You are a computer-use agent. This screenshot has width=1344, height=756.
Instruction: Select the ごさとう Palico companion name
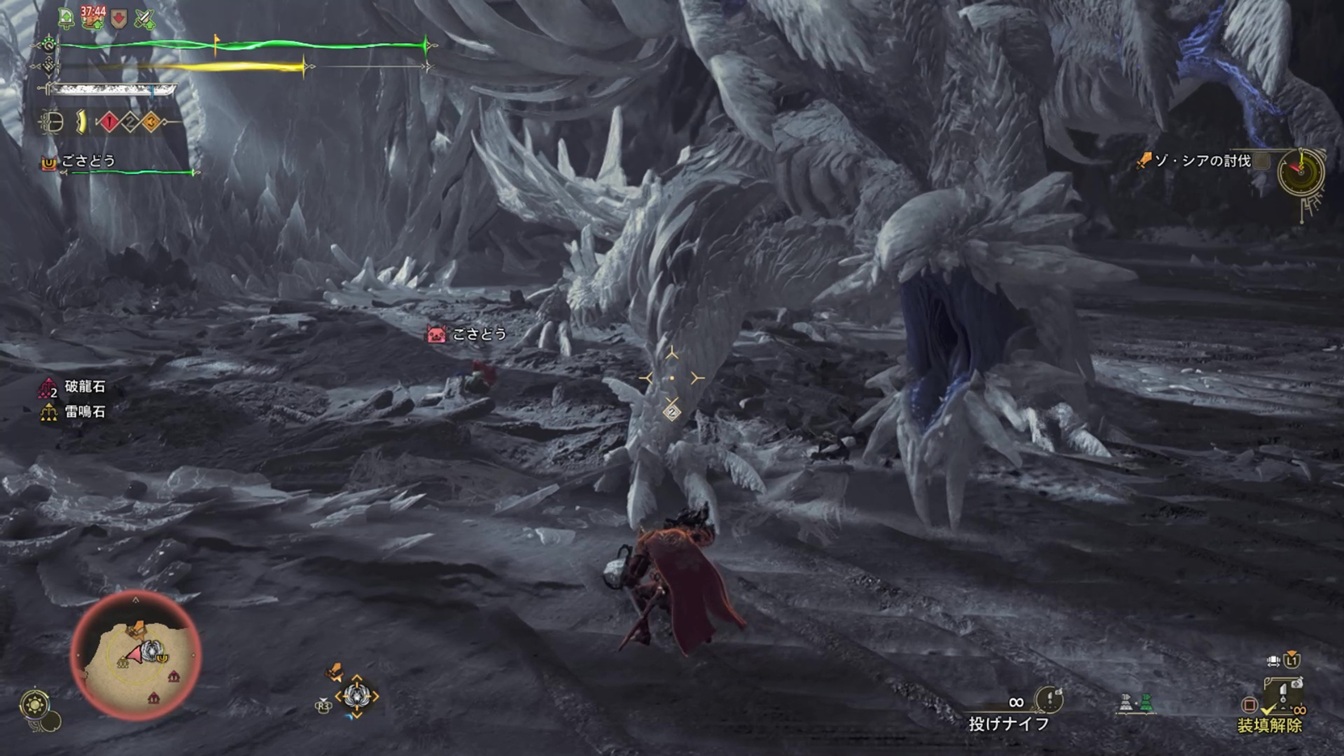click(88, 160)
